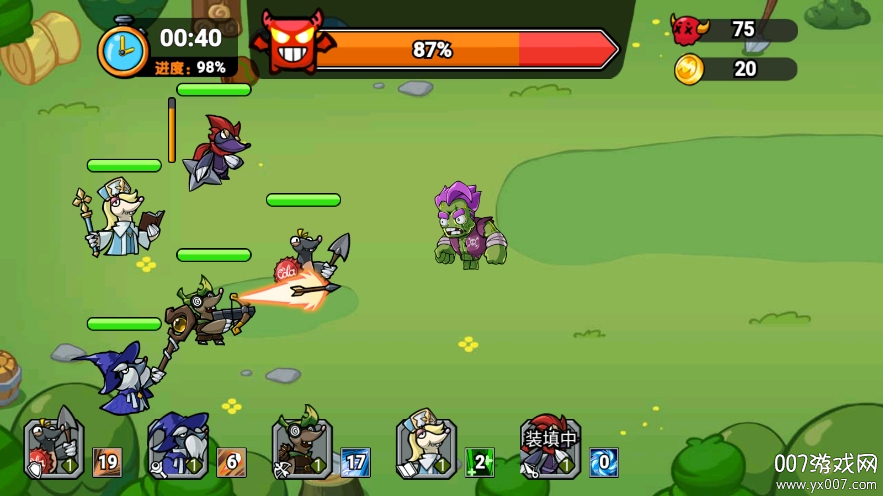Use the orange slash skill showing 6
Screen dimensions: 883x496
tap(231, 462)
